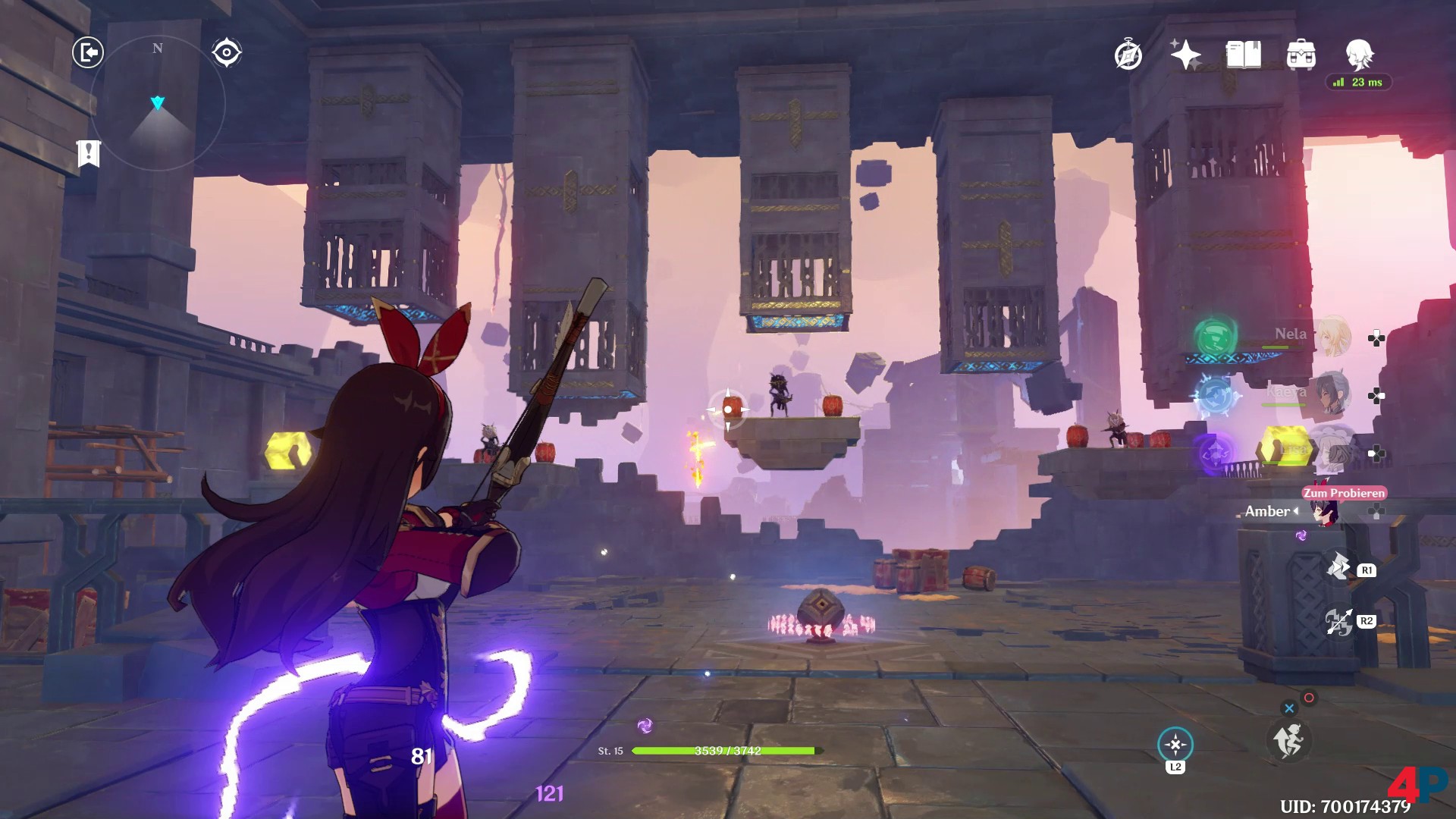The width and height of the screenshot is (1456, 819).
Task: Open the compass events icon
Action: [x=1128, y=55]
